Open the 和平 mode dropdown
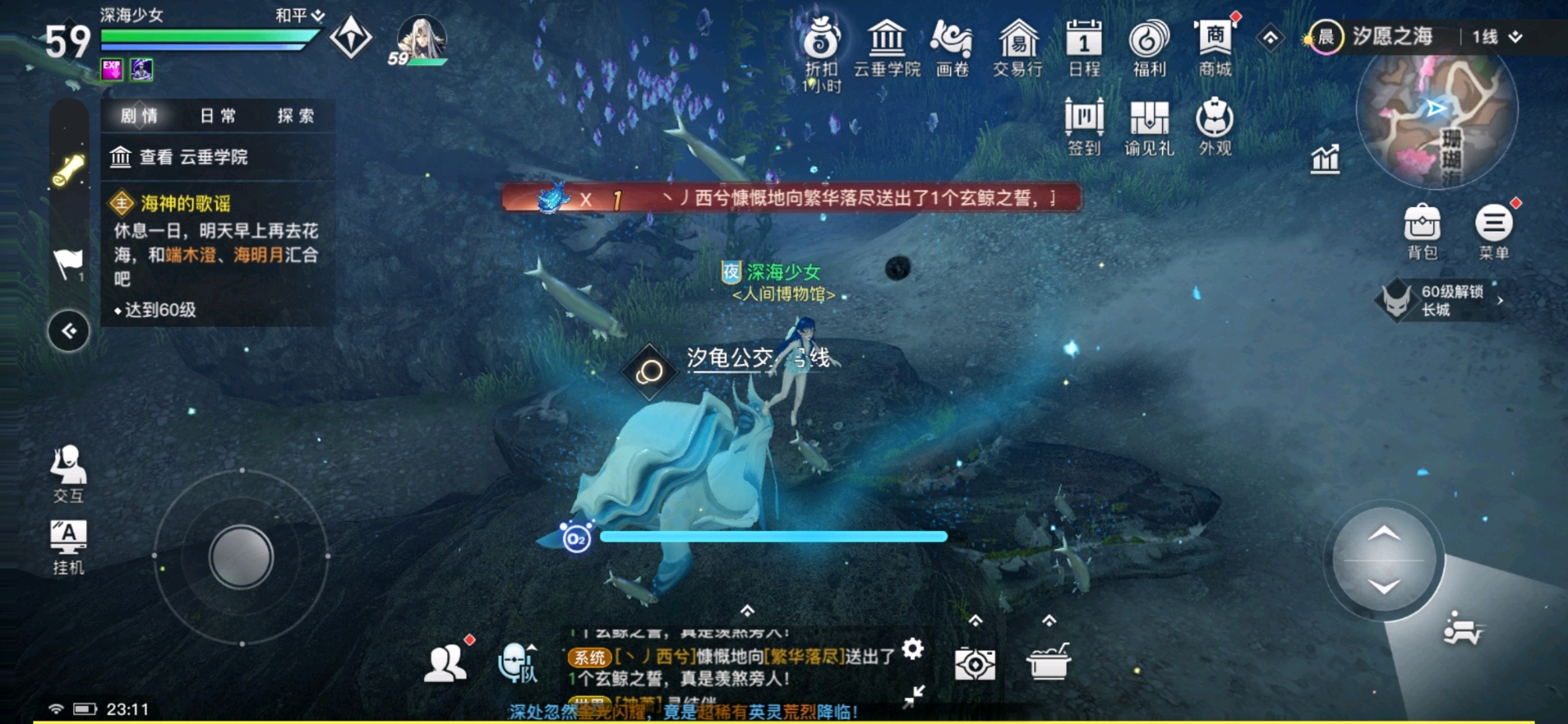The width and height of the screenshot is (1568, 724). point(296,13)
